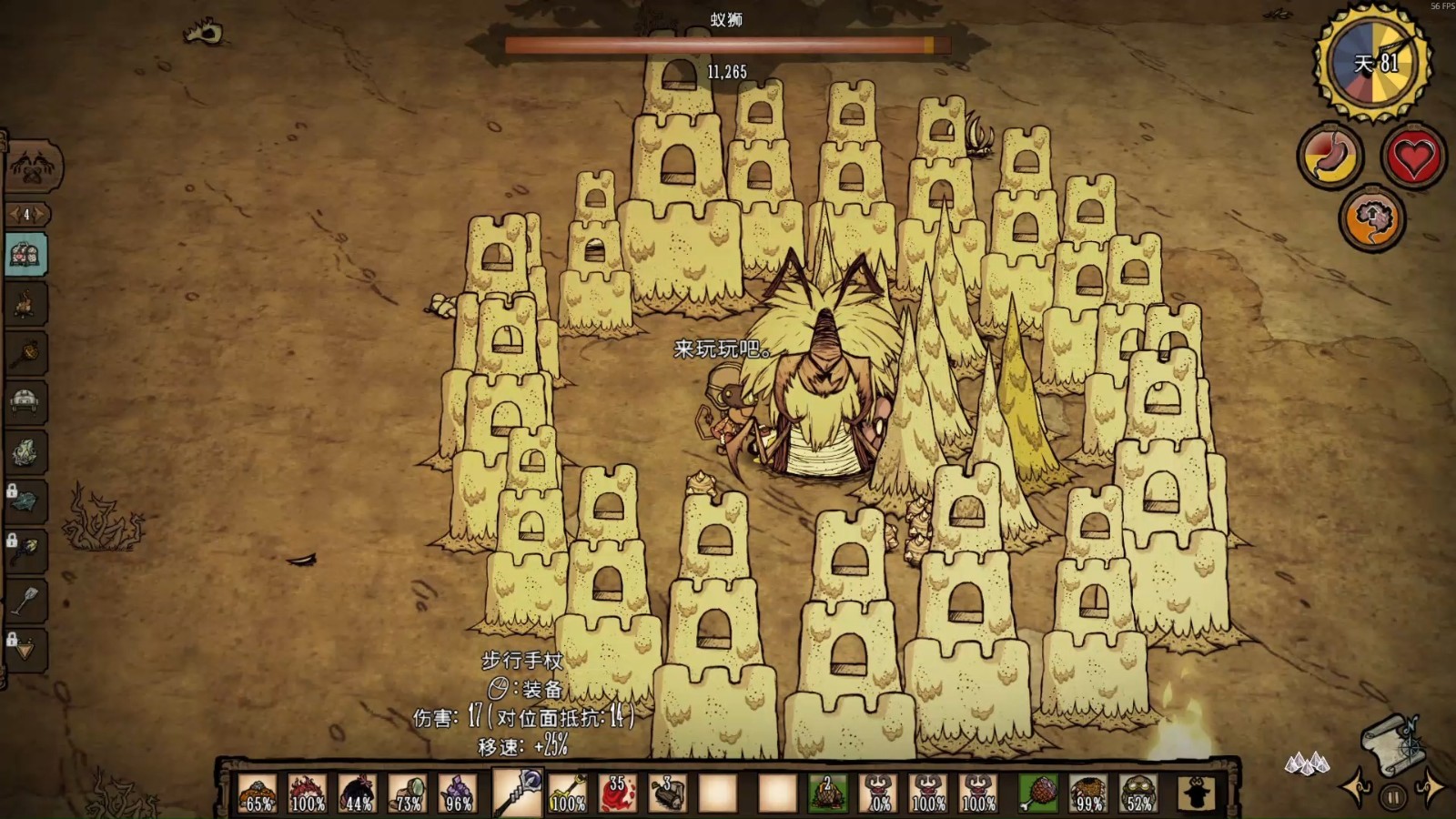The height and width of the screenshot is (819, 1456).
Task: Select the purple gem item at 96%
Action: click(457, 792)
